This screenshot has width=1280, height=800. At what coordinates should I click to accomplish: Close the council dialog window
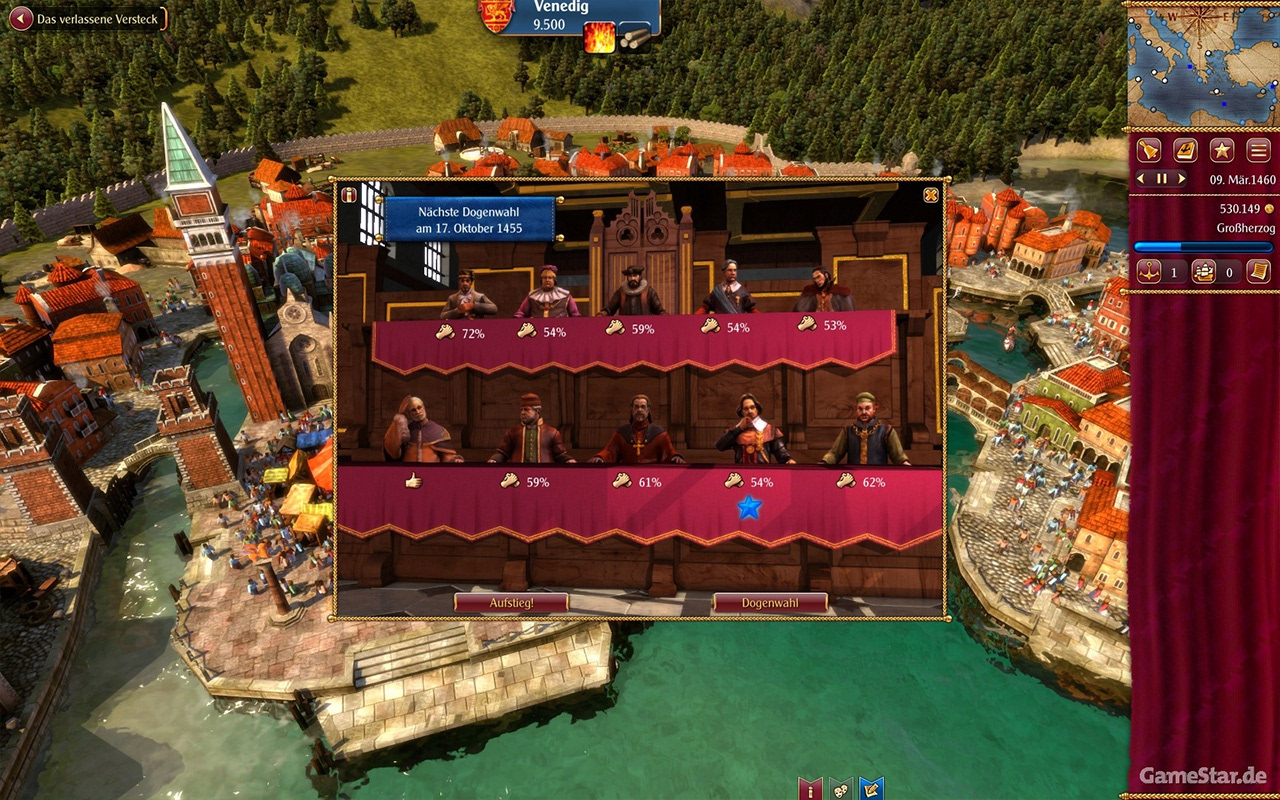[x=931, y=195]
